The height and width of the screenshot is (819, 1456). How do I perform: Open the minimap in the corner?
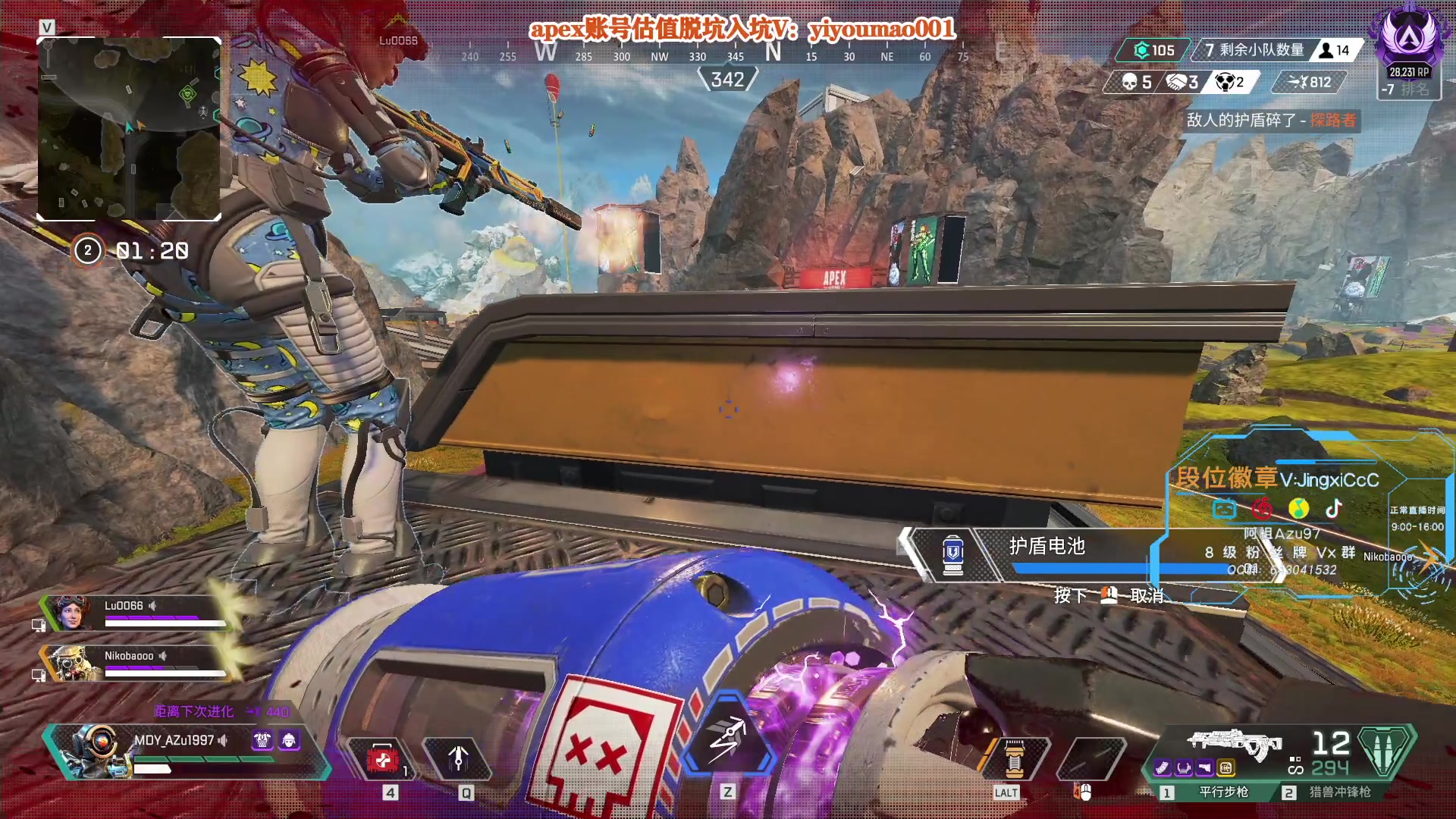pyautogui.click(x=129, y=129)
